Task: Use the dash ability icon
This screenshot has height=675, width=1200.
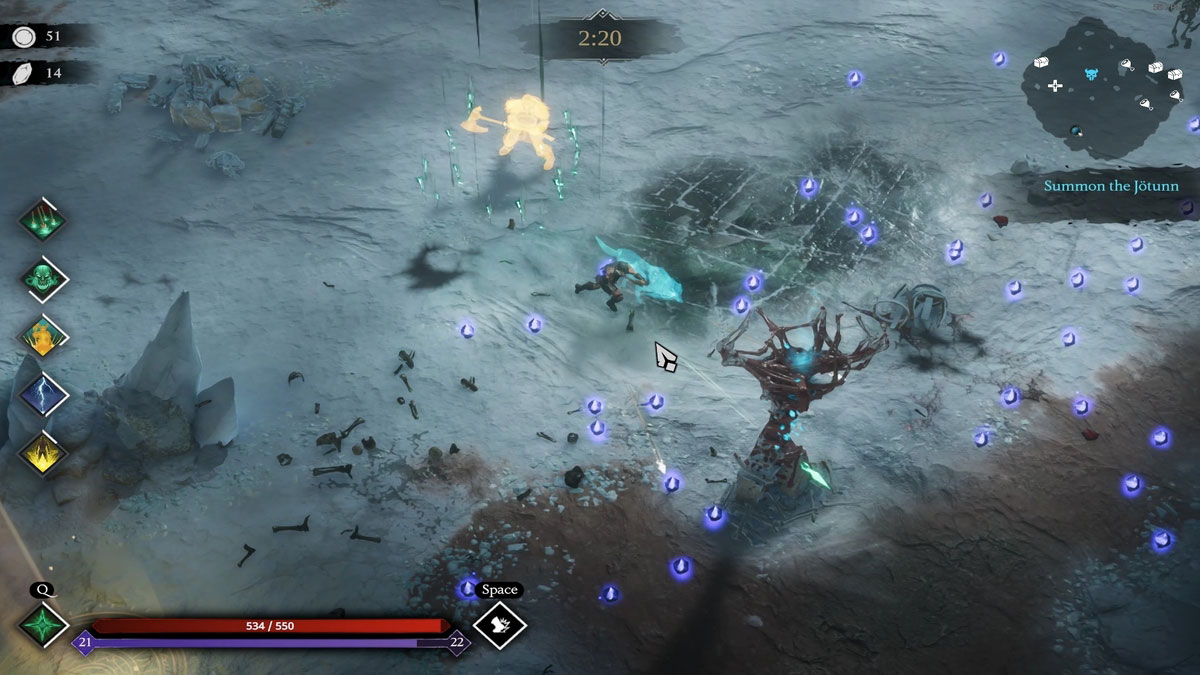Action: [x=499, y=626]
